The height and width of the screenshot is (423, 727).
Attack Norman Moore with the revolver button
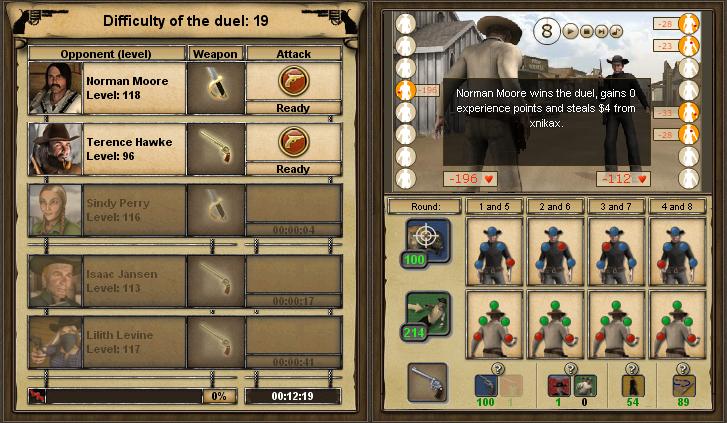292,81
